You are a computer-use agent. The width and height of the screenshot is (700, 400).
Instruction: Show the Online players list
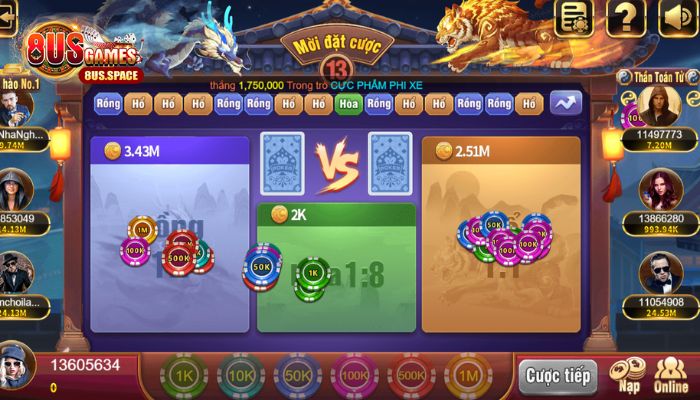pyautogui.click(x=671, y=373)
